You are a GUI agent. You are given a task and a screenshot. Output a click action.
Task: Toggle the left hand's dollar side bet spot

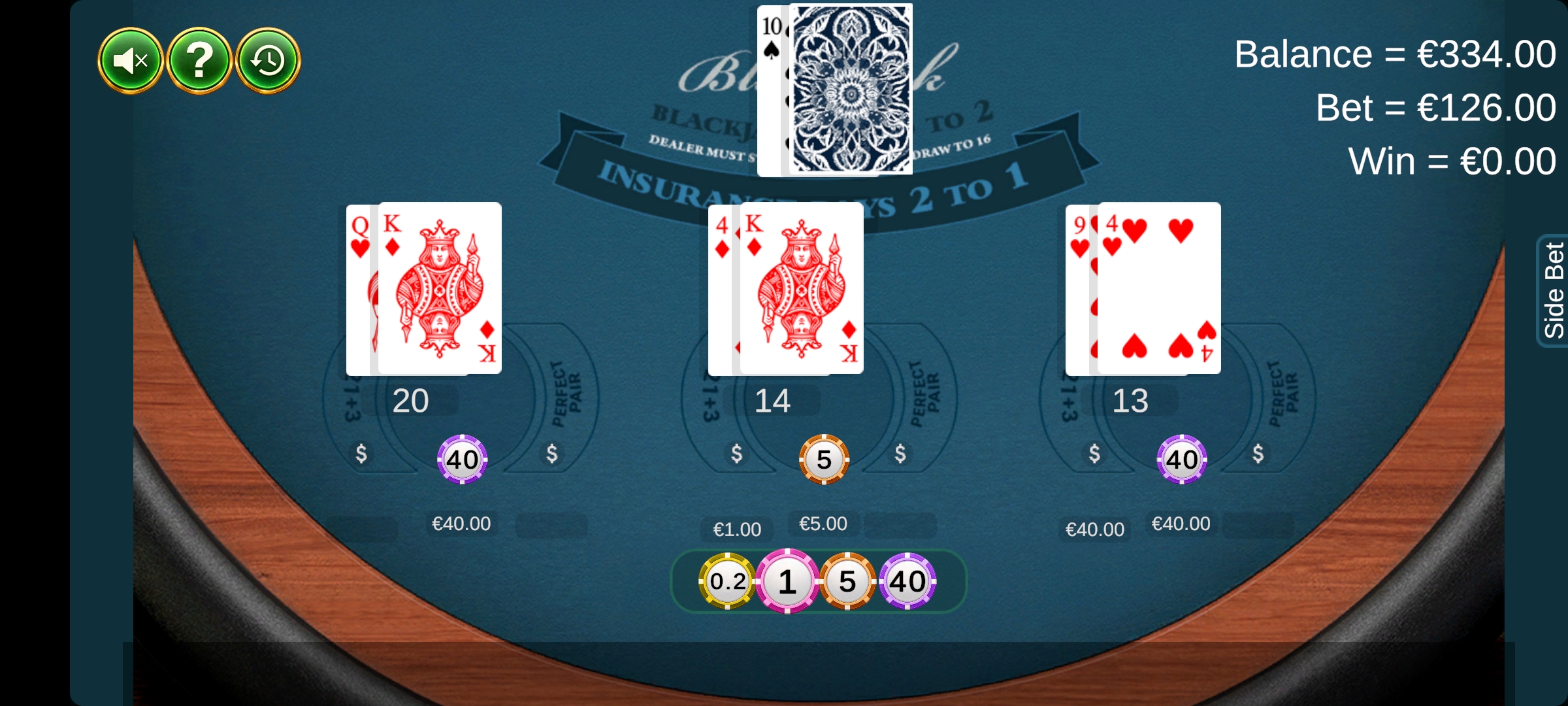[x=361, y=453]
